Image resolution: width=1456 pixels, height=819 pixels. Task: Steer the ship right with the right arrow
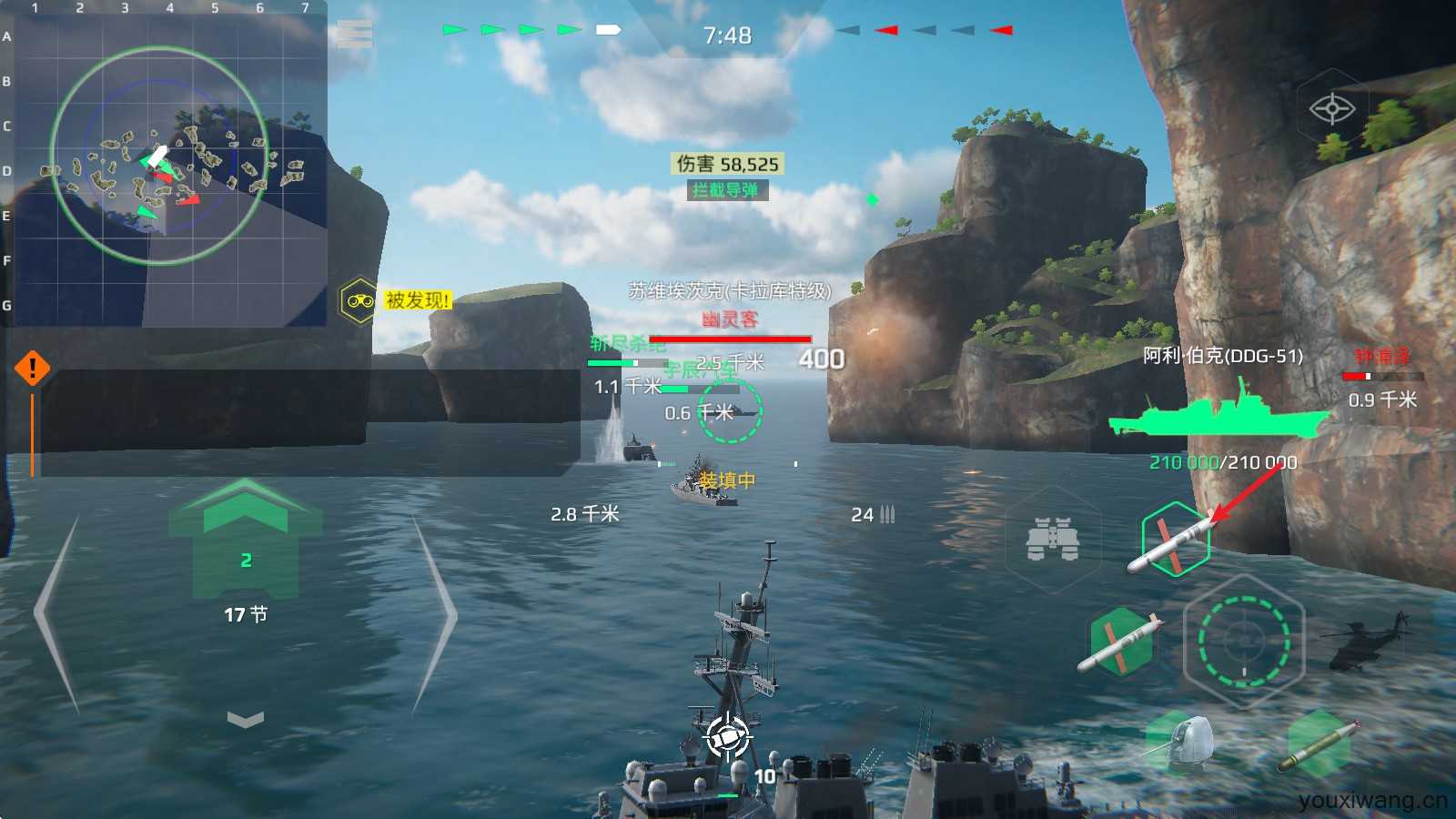pyautogui.click(x=436, y=616)
